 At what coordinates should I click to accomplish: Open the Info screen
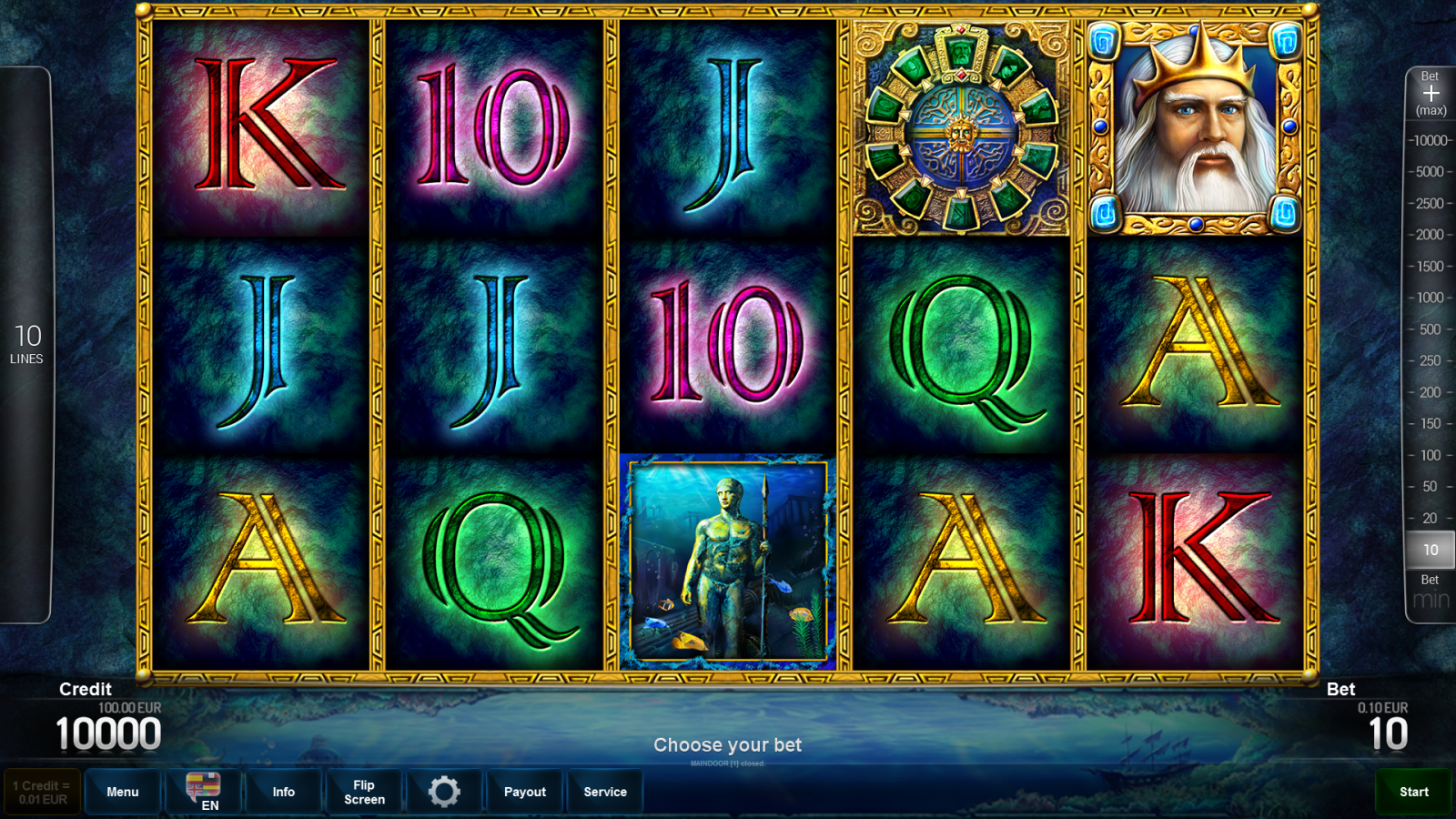pyautogui.click(x=284, y=791)
